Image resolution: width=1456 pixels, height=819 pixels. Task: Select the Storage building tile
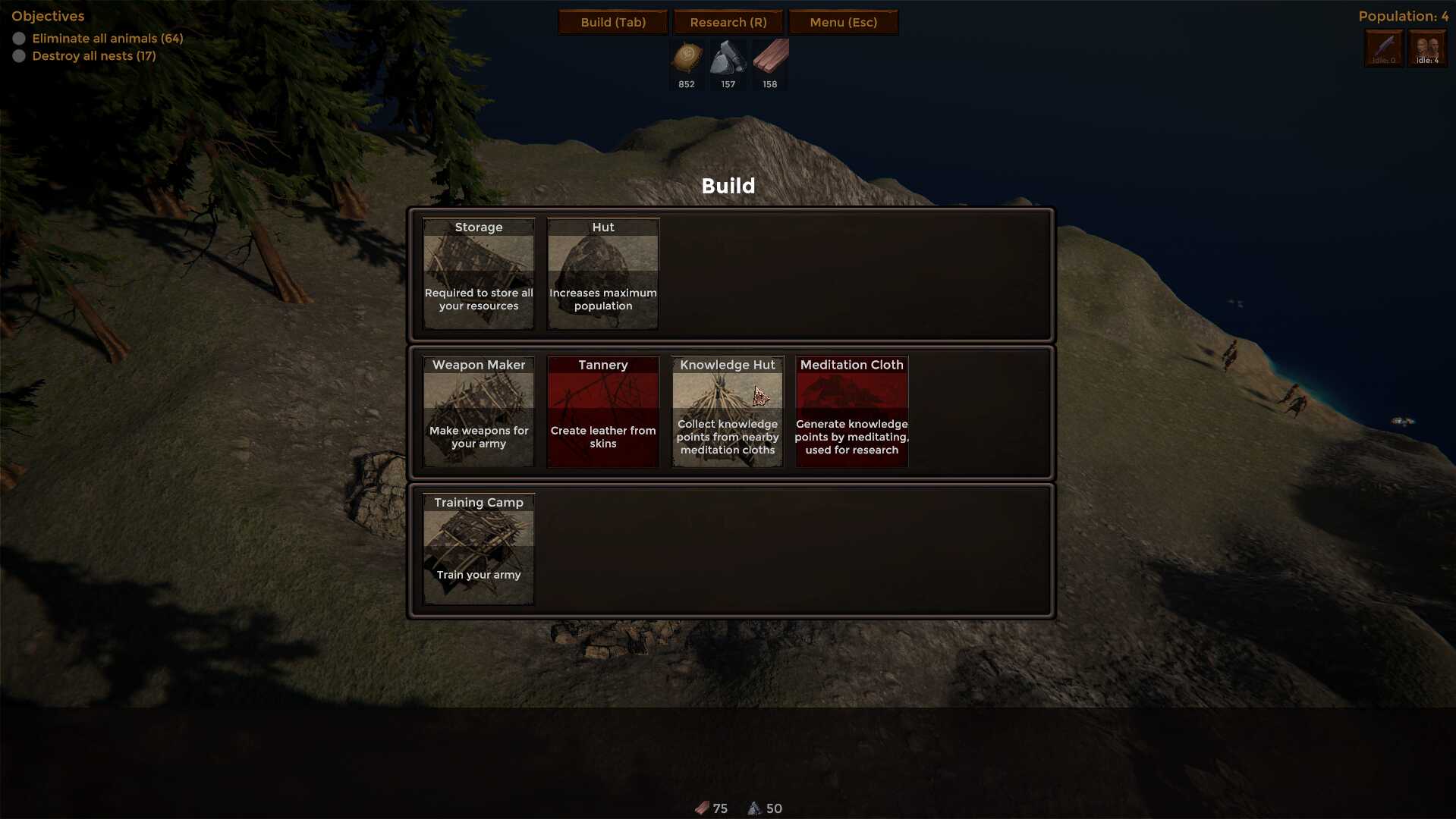[479, 274]
